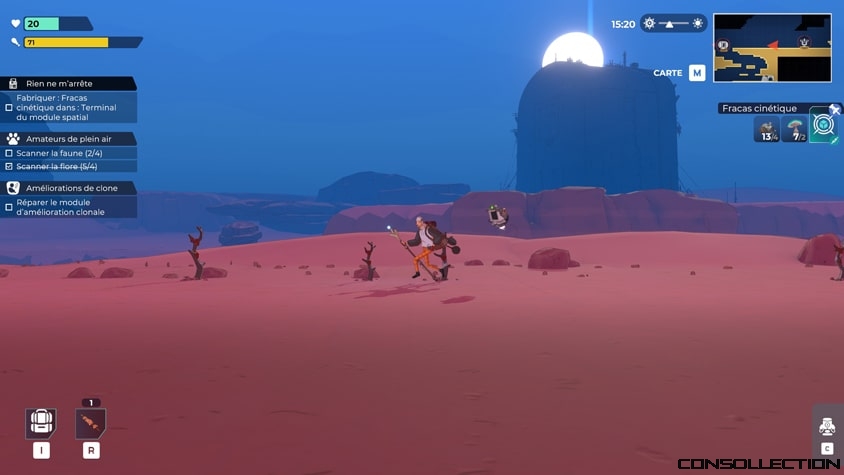Select the 'Améliorations de clone' quest header
Image resolution: width=844 pixels, height=475 pixels.
click(70, 188)
